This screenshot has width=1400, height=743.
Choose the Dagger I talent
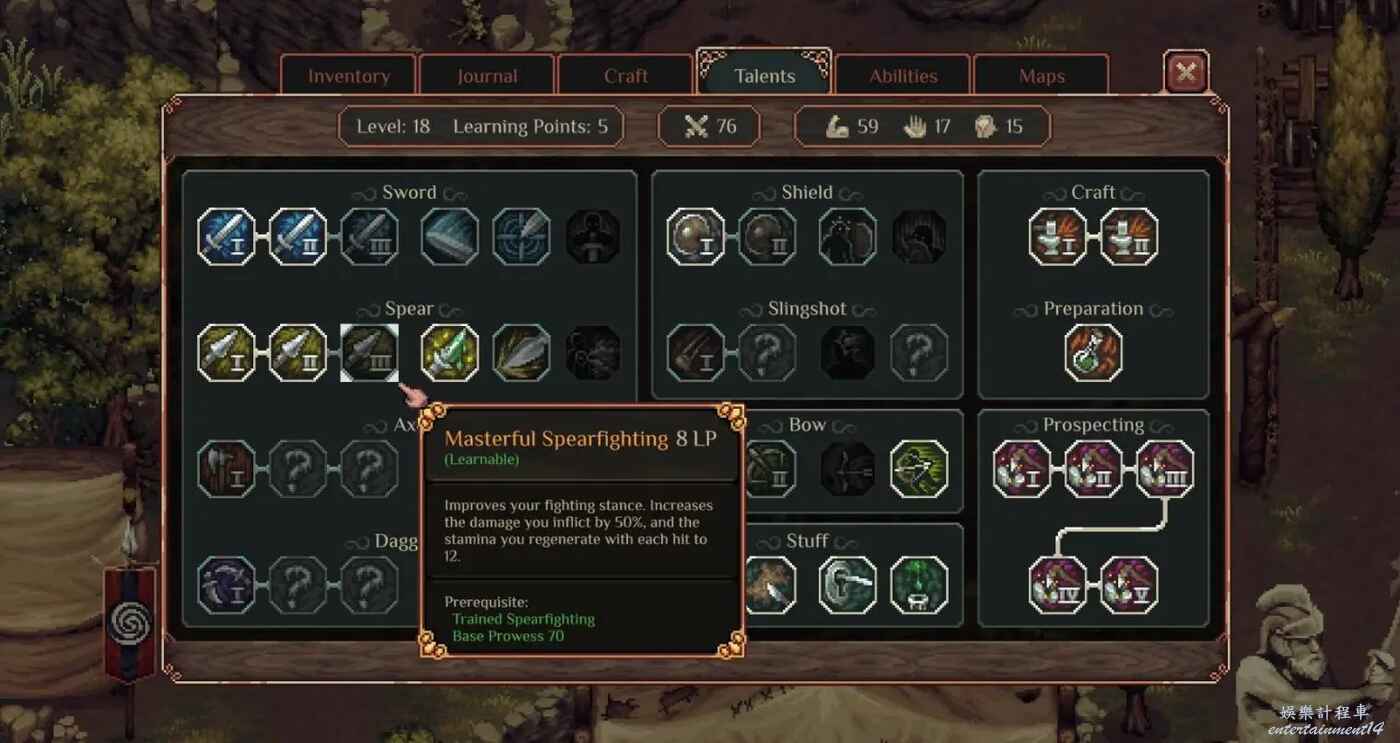(226, 585)
